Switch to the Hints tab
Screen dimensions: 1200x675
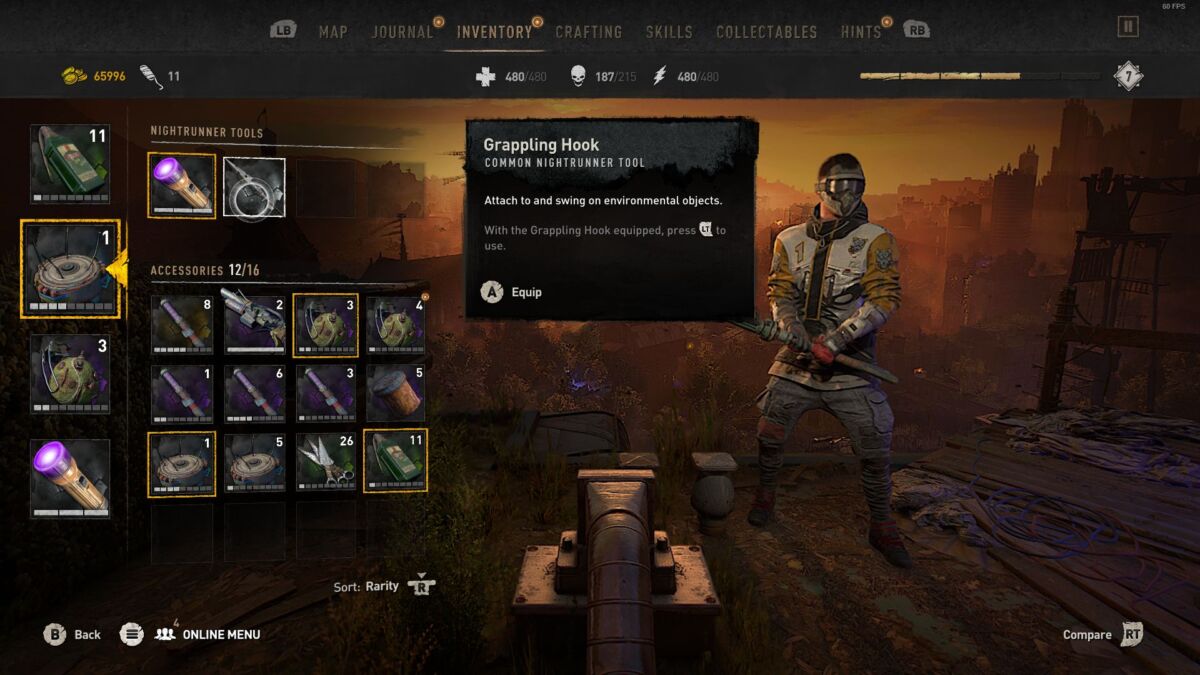[x=860, y=32]
